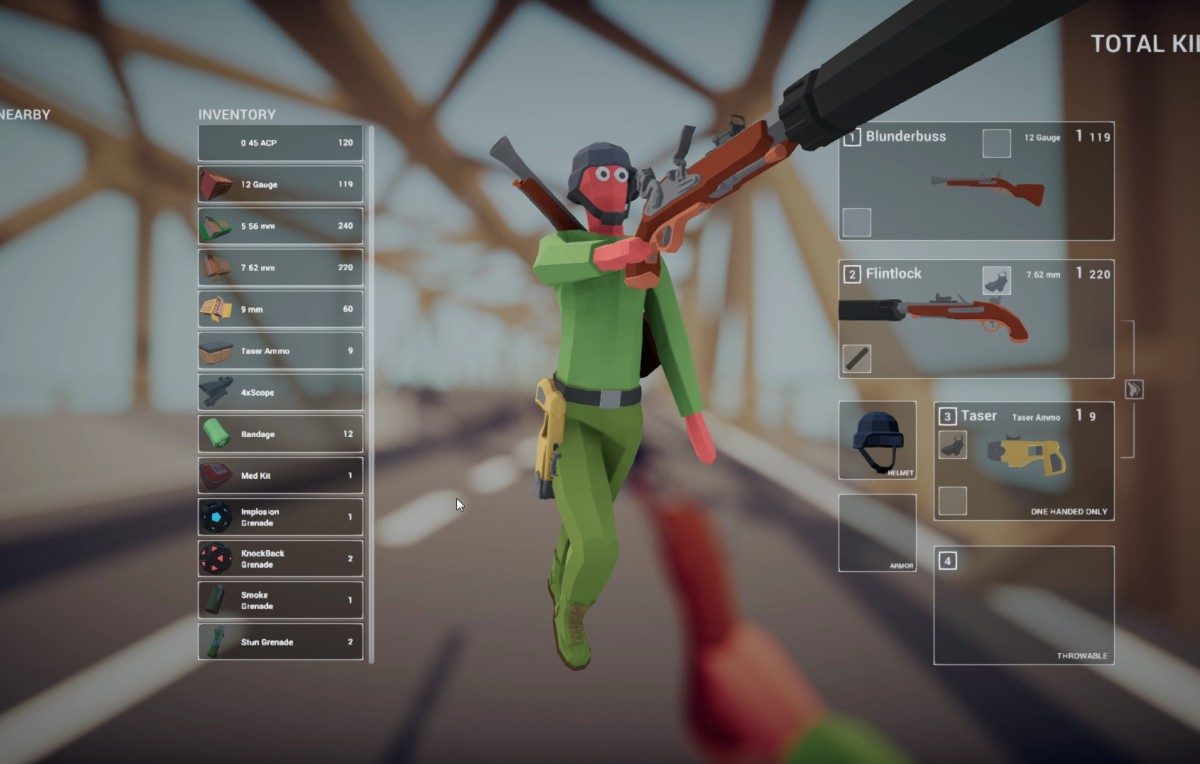Select the empty Armor slot
Viewport: 1200px width, 764px height.
tap(877, 532)
